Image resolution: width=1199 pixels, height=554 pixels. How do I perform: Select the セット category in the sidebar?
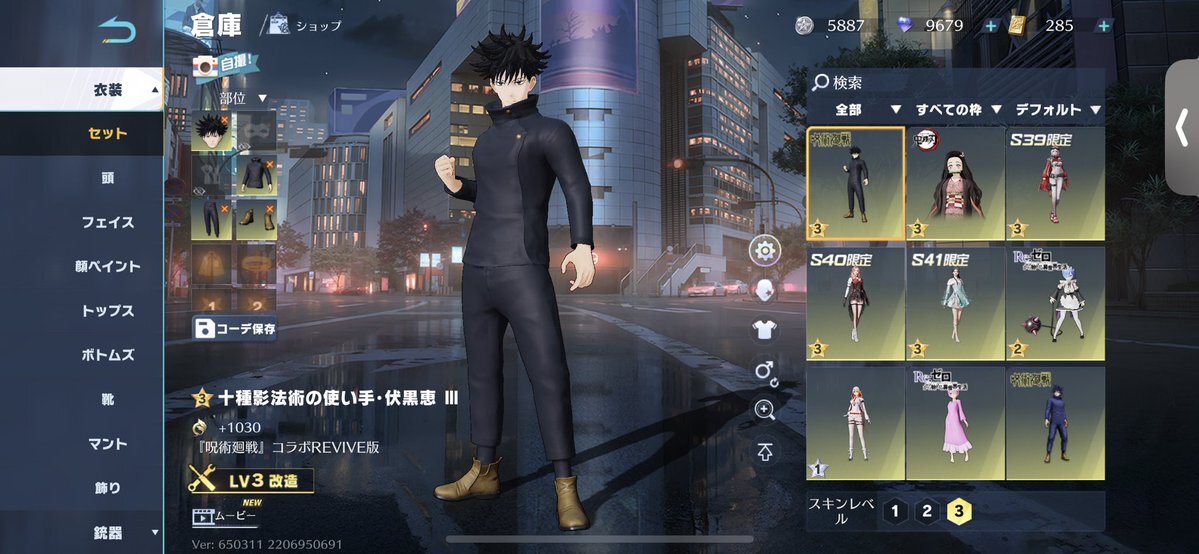click(x=108, y=134)
